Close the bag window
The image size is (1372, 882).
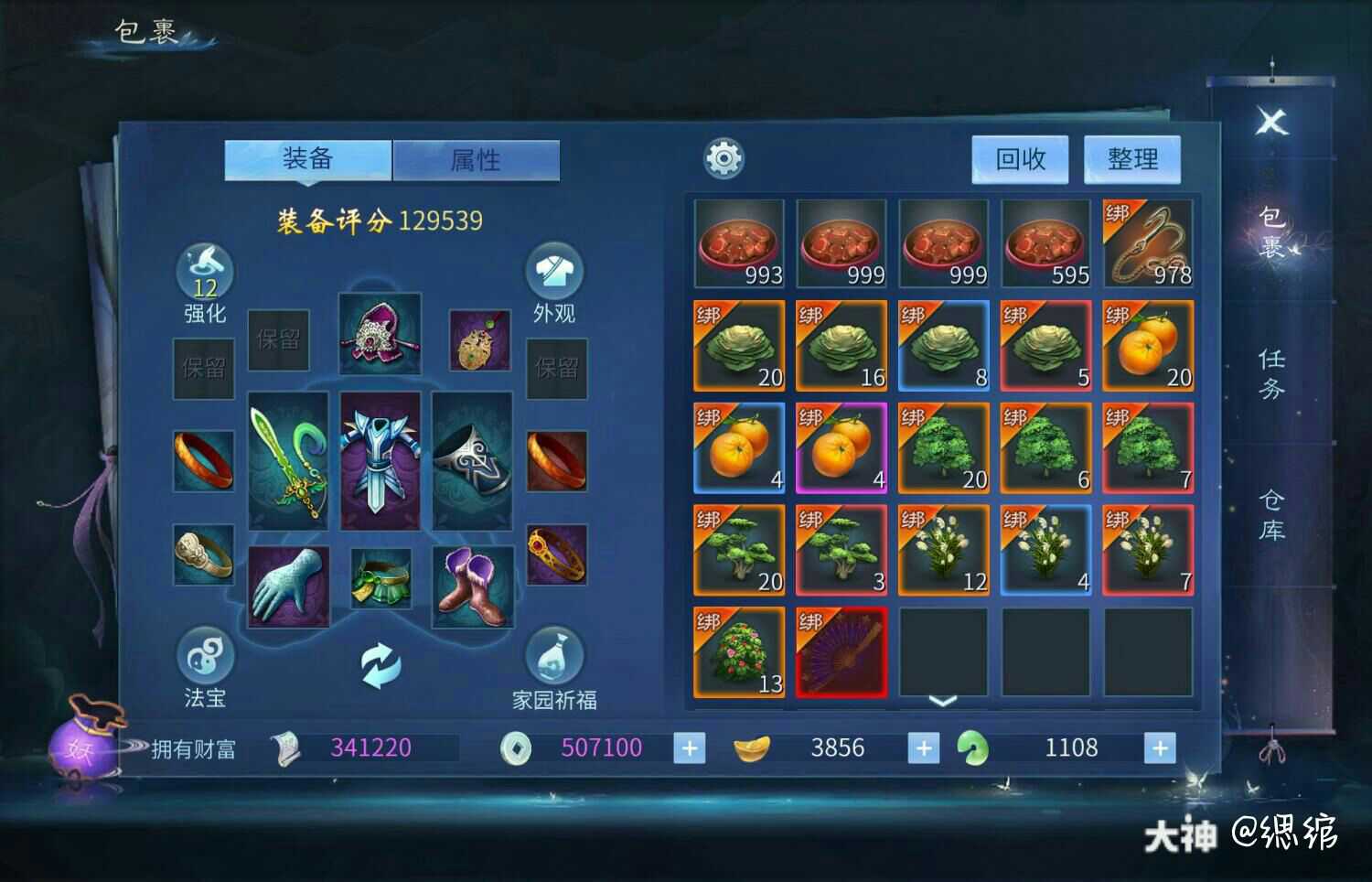tap(1271, 122)
